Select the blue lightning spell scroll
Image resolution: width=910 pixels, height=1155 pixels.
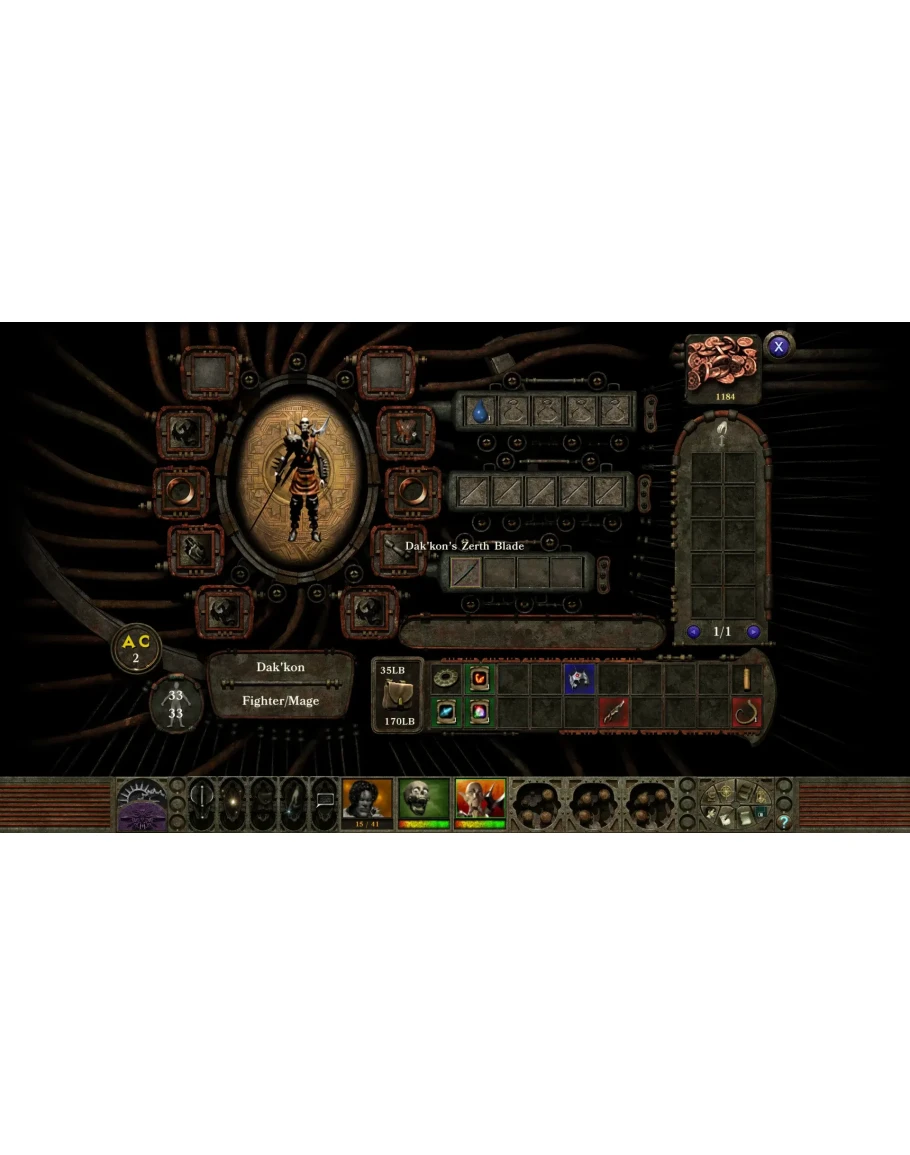point(445,712)
